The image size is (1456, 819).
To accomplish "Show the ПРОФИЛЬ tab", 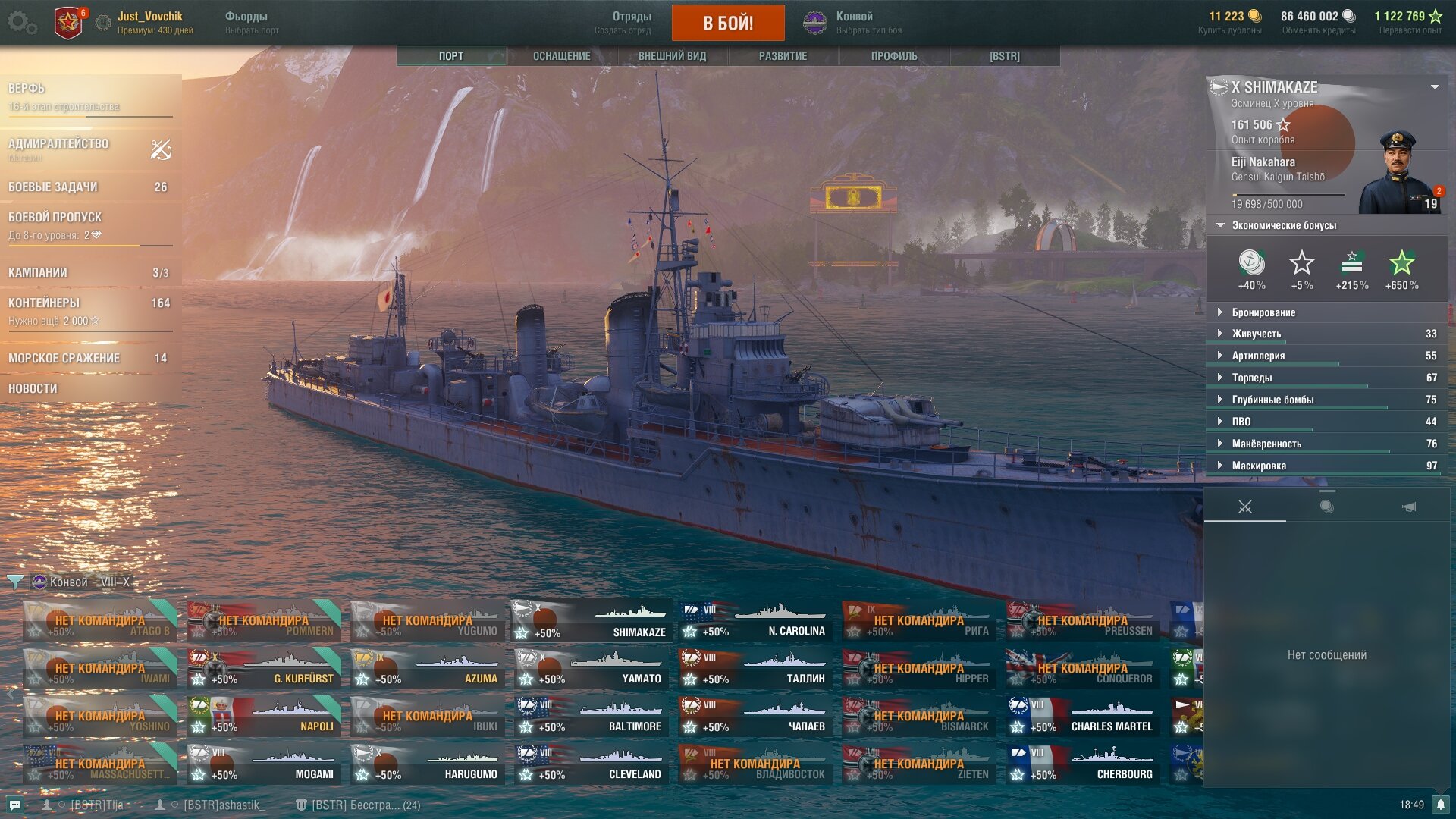I will [894, 56].
